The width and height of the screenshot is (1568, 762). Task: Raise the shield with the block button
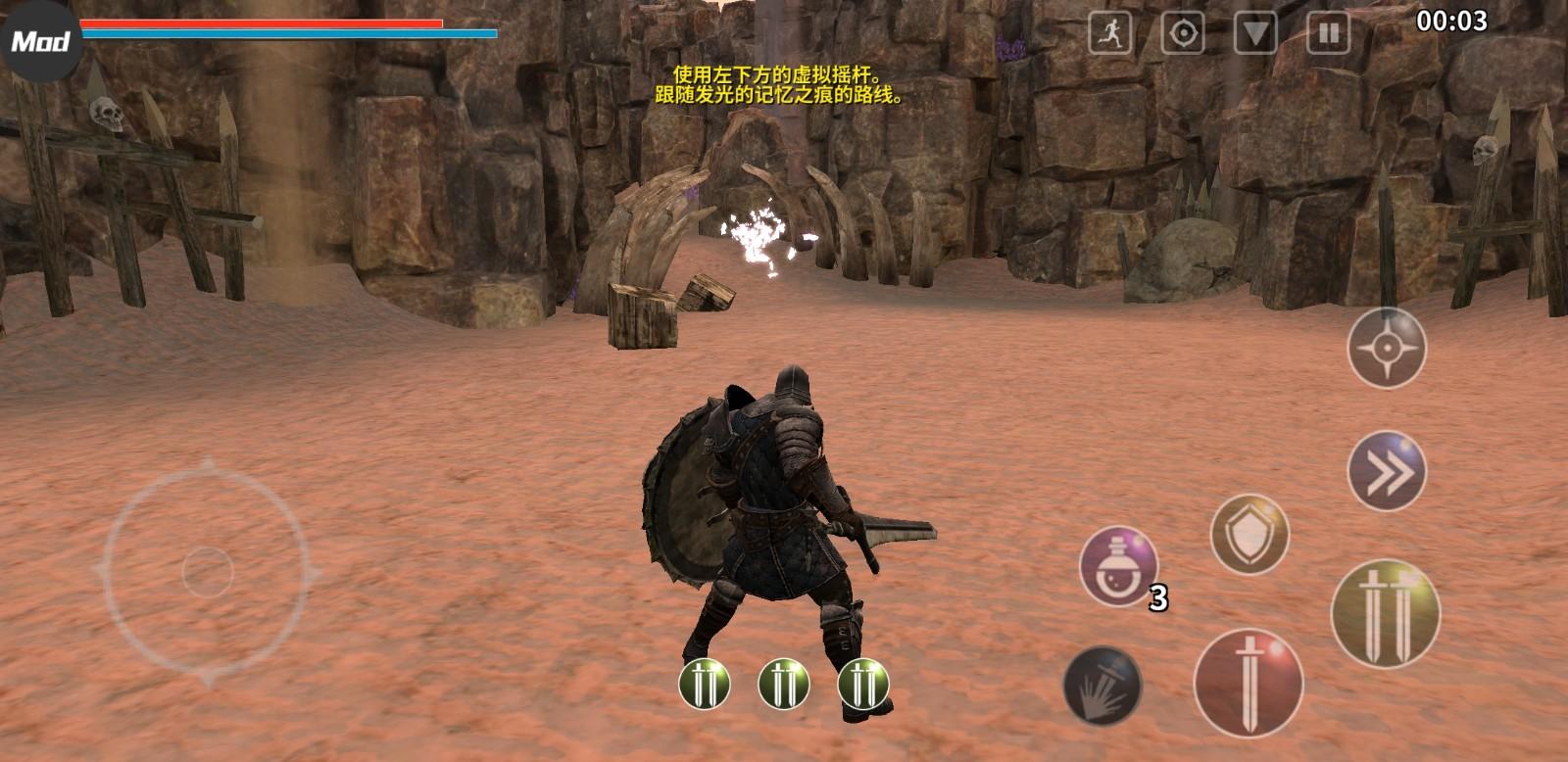tap(1249, 535)
